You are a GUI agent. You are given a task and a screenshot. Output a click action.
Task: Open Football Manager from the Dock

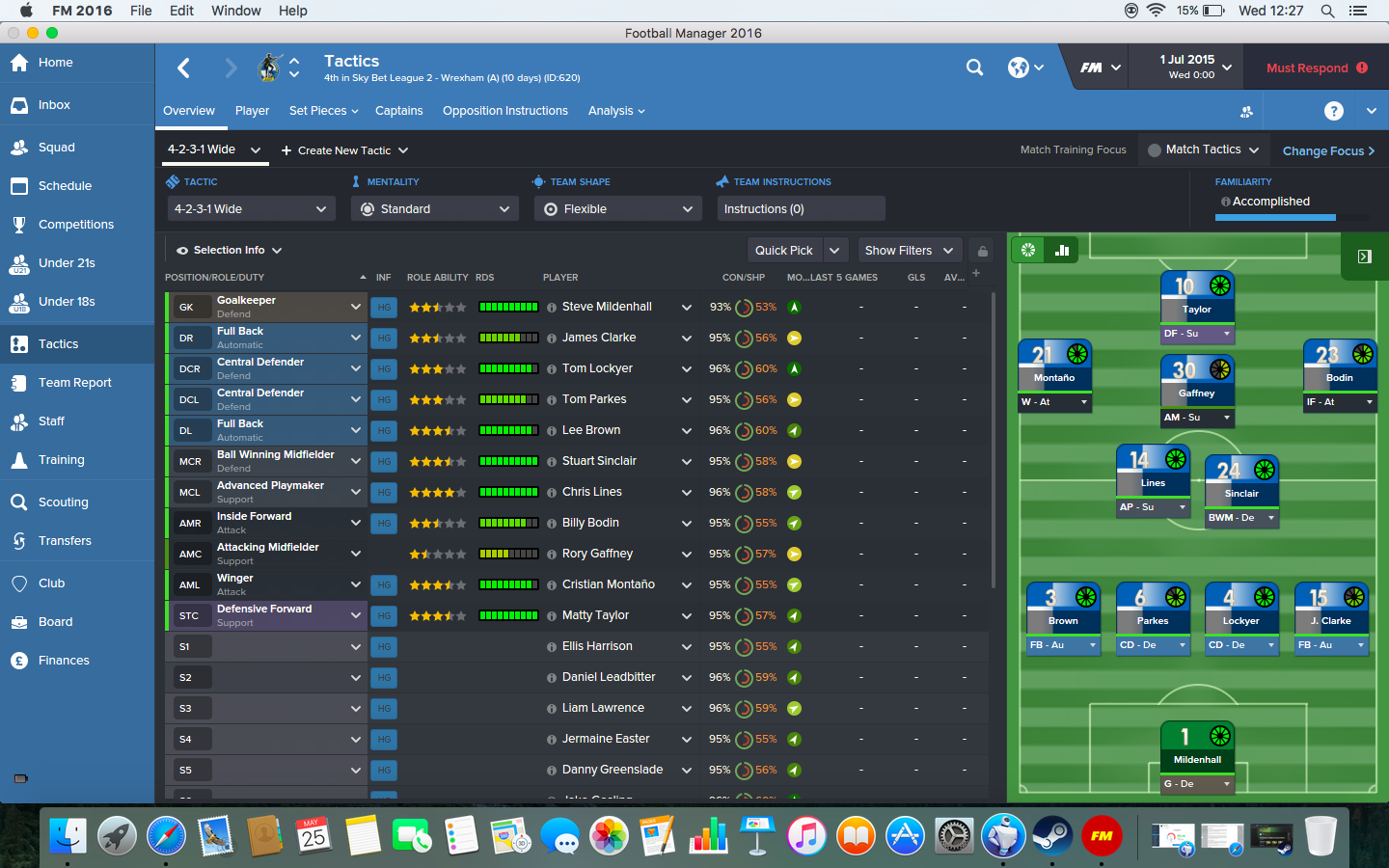click(1101, 835)
